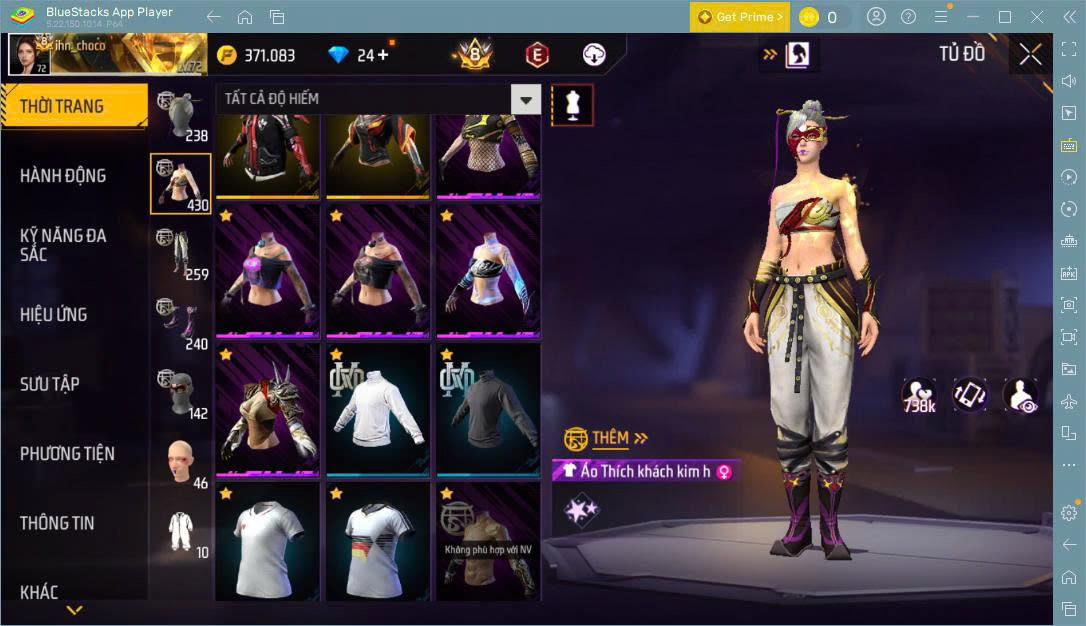Click the BlueStacks Get Prime button
Viewport: 1086px width, 626px height.
point(740,17)
